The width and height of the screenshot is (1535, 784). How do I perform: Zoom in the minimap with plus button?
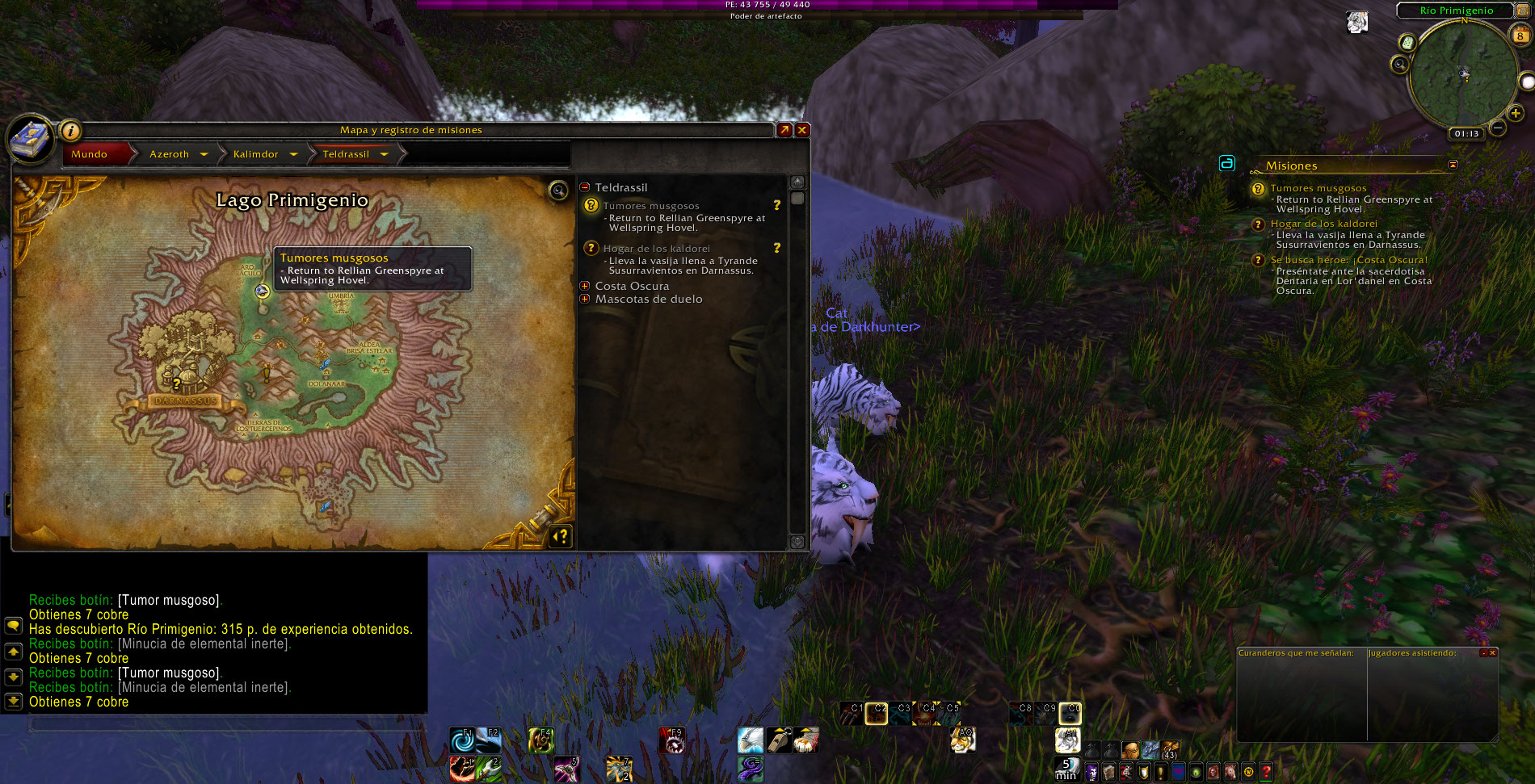tap(1516, 114)
